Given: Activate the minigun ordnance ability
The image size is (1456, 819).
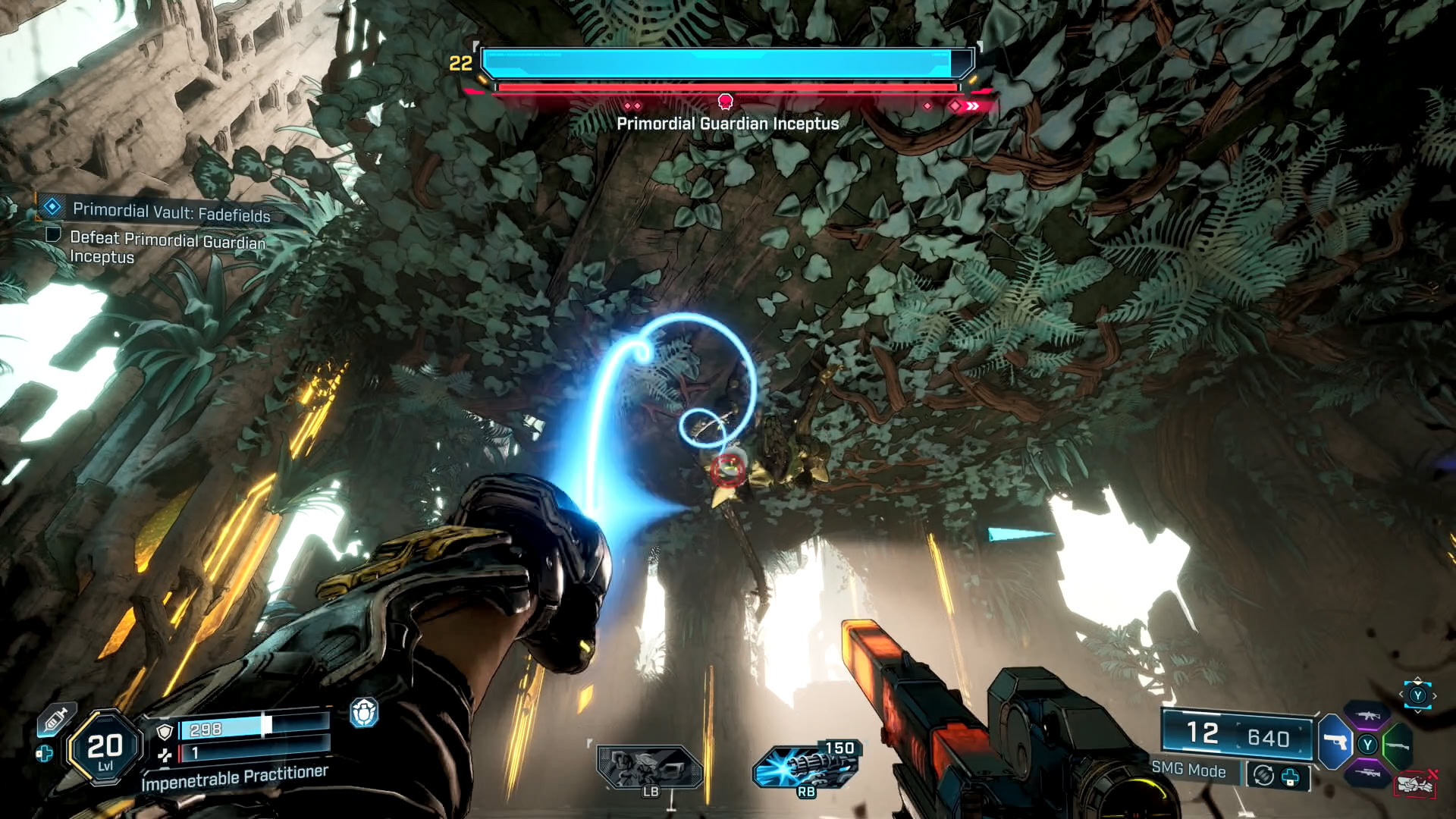Looking at the screenshot, I should pyautogui.click(x=805, y=766).
